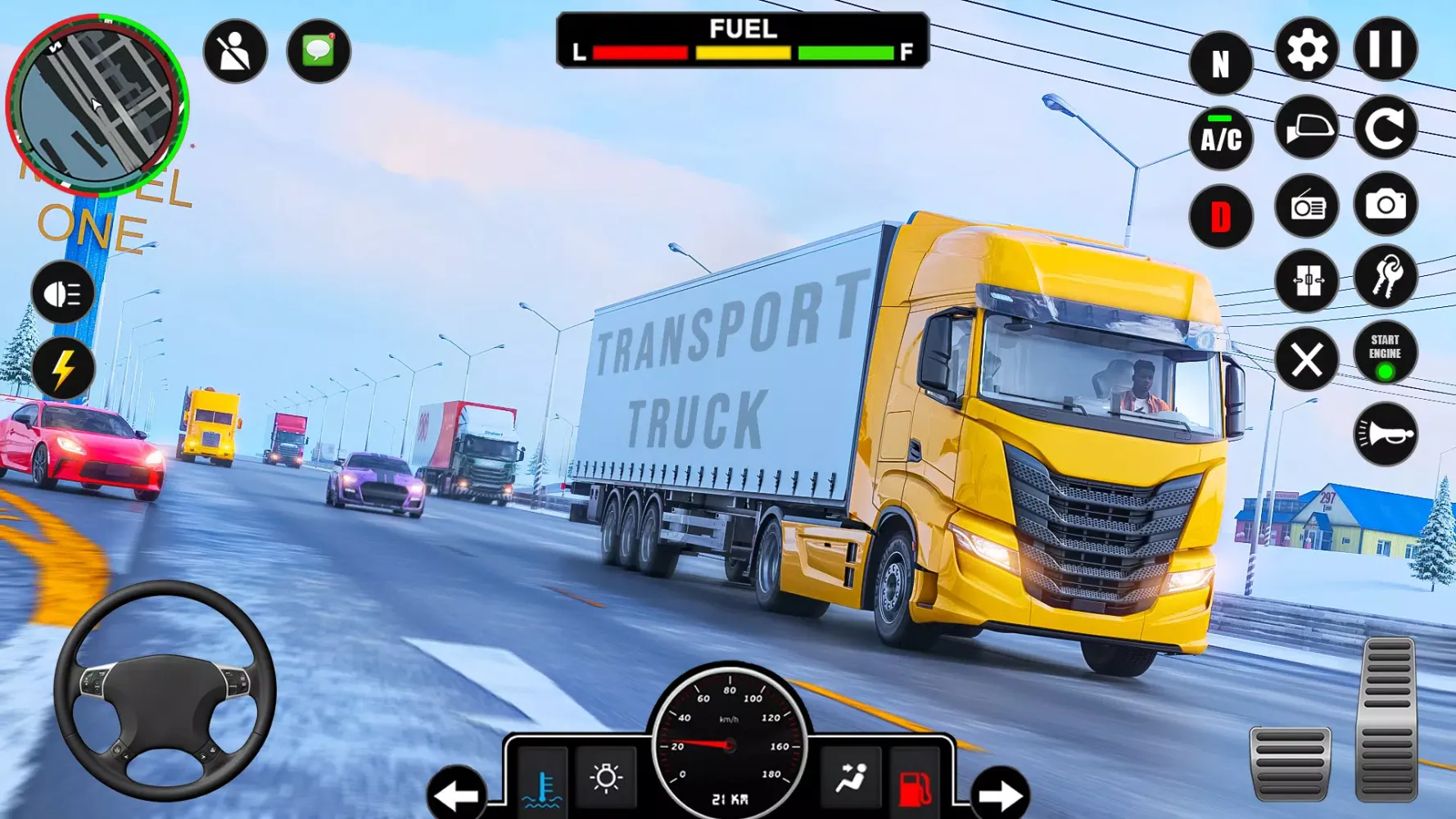The height and width of the screenshot is (819, 1456).
Task: Open the side mirror view
Action: [1305, 127]
